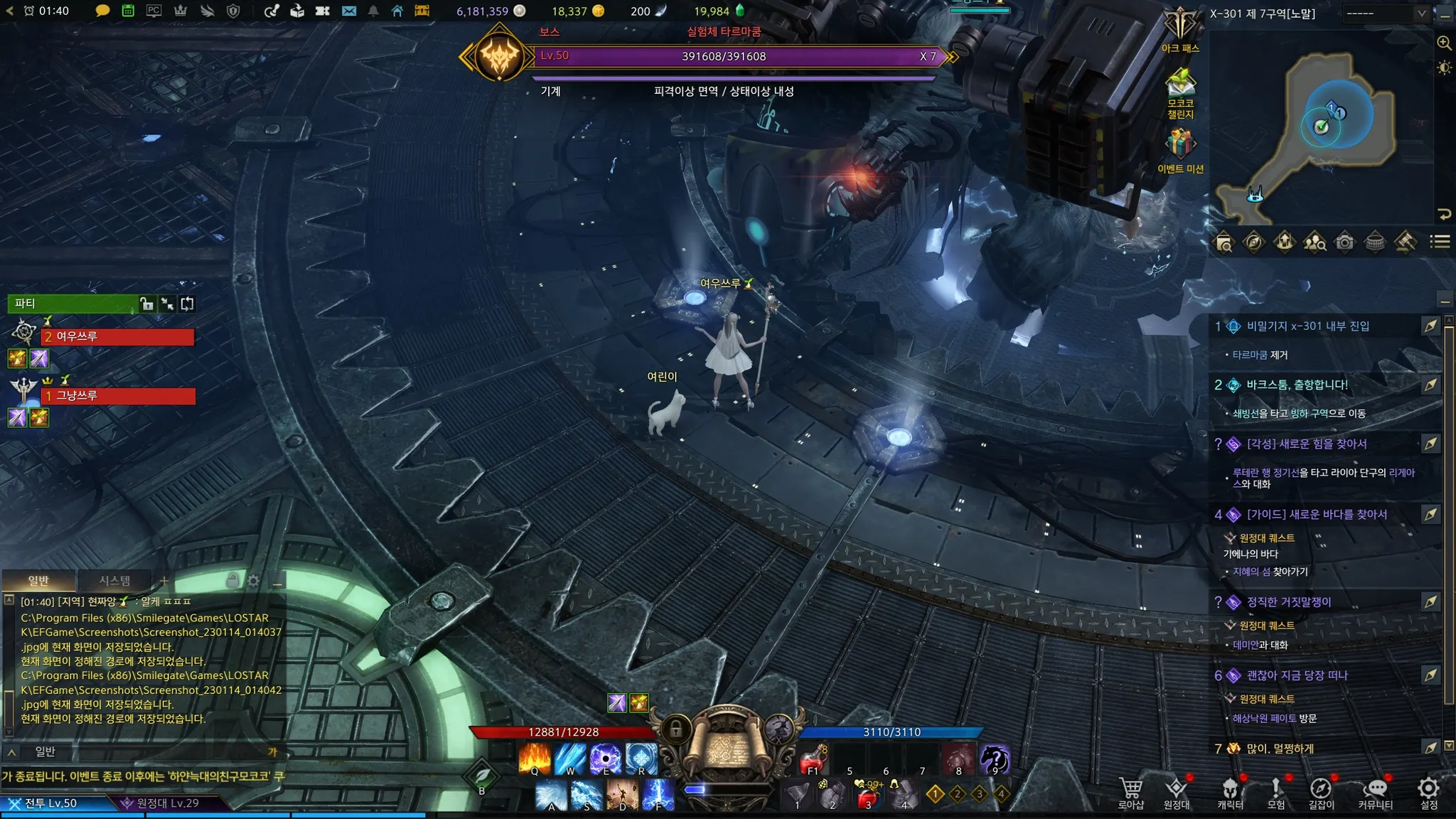The height and width of the screenshot is (819, 1456).
Task: Switch to the 시스템 chat tab
Action: pyautogui.click(x=114, y=581)
